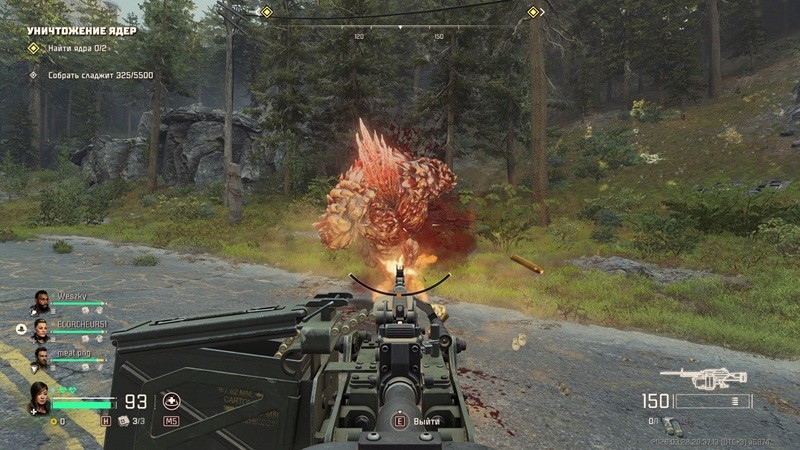The image size is (800, 450).
Task: Click the gold currency coin icon
Action: click(x=54, y=421)
